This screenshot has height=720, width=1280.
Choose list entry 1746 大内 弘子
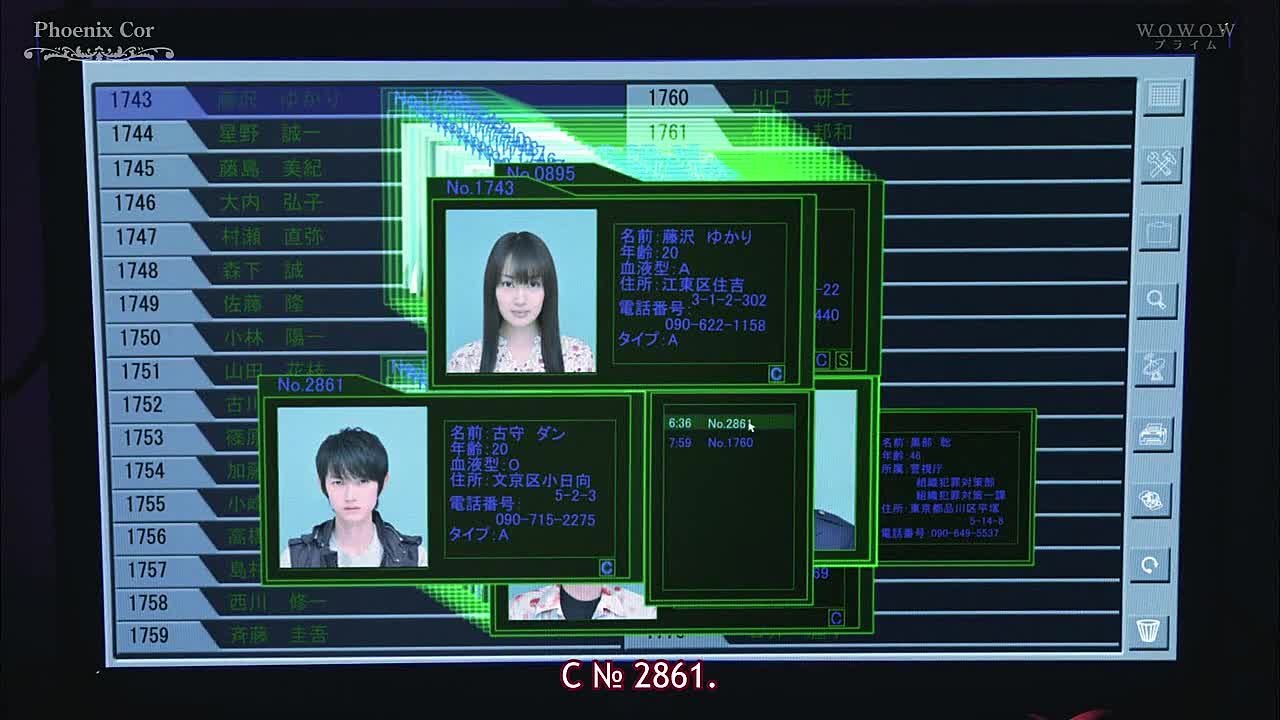tap(240, 202)
